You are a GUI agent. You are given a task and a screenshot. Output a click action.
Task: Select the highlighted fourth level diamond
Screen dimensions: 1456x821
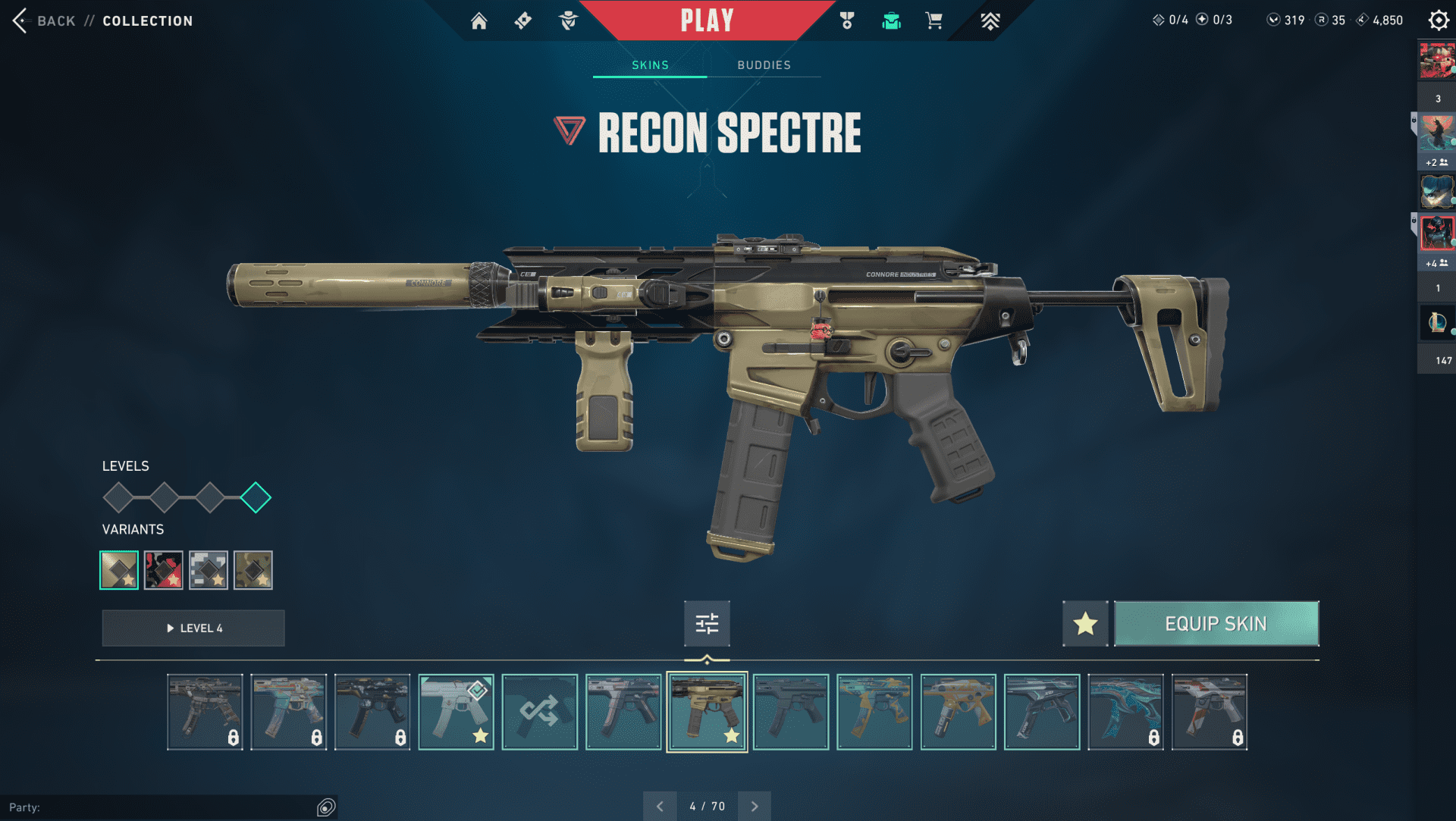[x=256, y=498]
